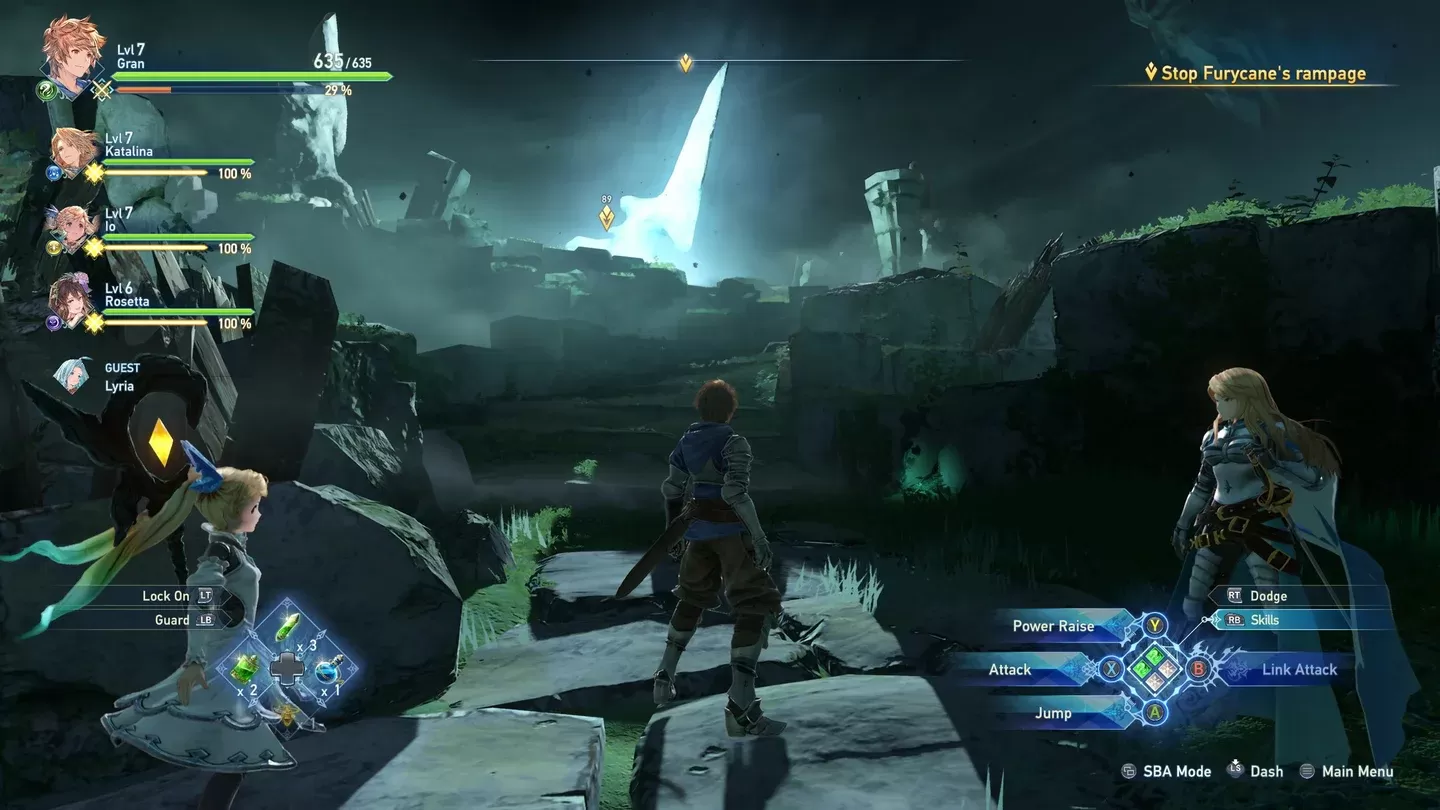
Task: Choose the Dodge action
Action: click(x=1268, y=596)
